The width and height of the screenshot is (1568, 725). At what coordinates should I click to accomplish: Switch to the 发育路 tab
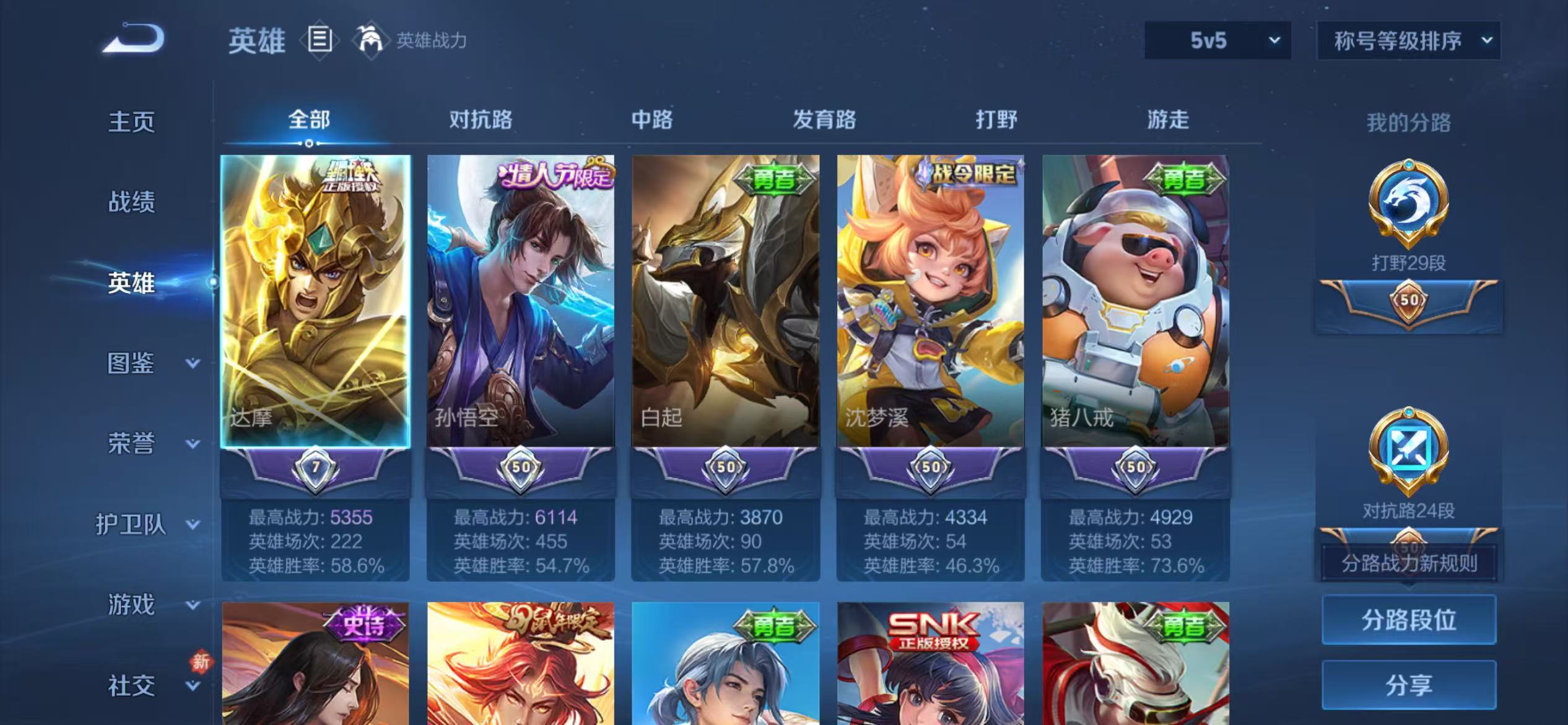(824, 120)
